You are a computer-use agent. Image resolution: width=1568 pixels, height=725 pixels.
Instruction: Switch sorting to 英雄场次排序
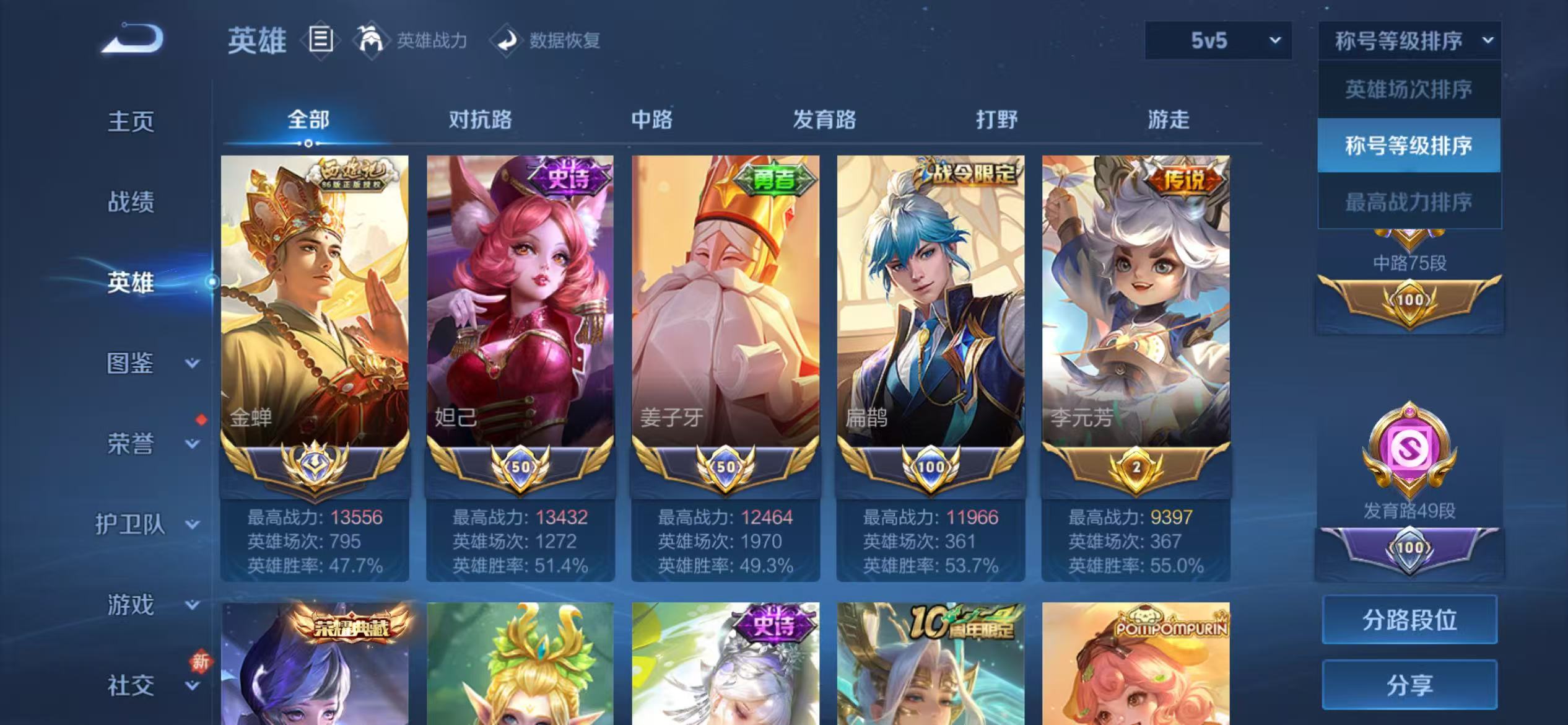click(x=1410, y=90)
